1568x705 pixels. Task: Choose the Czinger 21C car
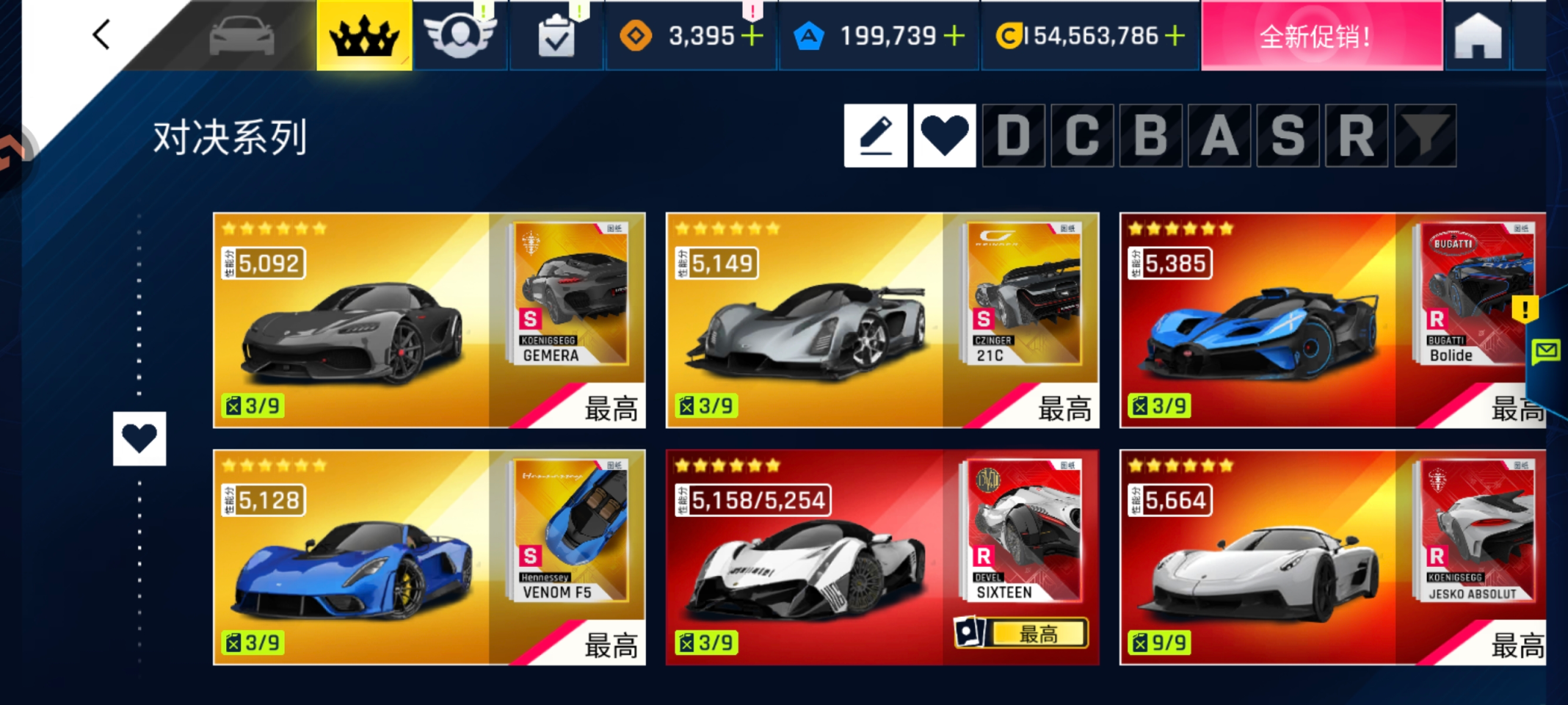[882, 320]
